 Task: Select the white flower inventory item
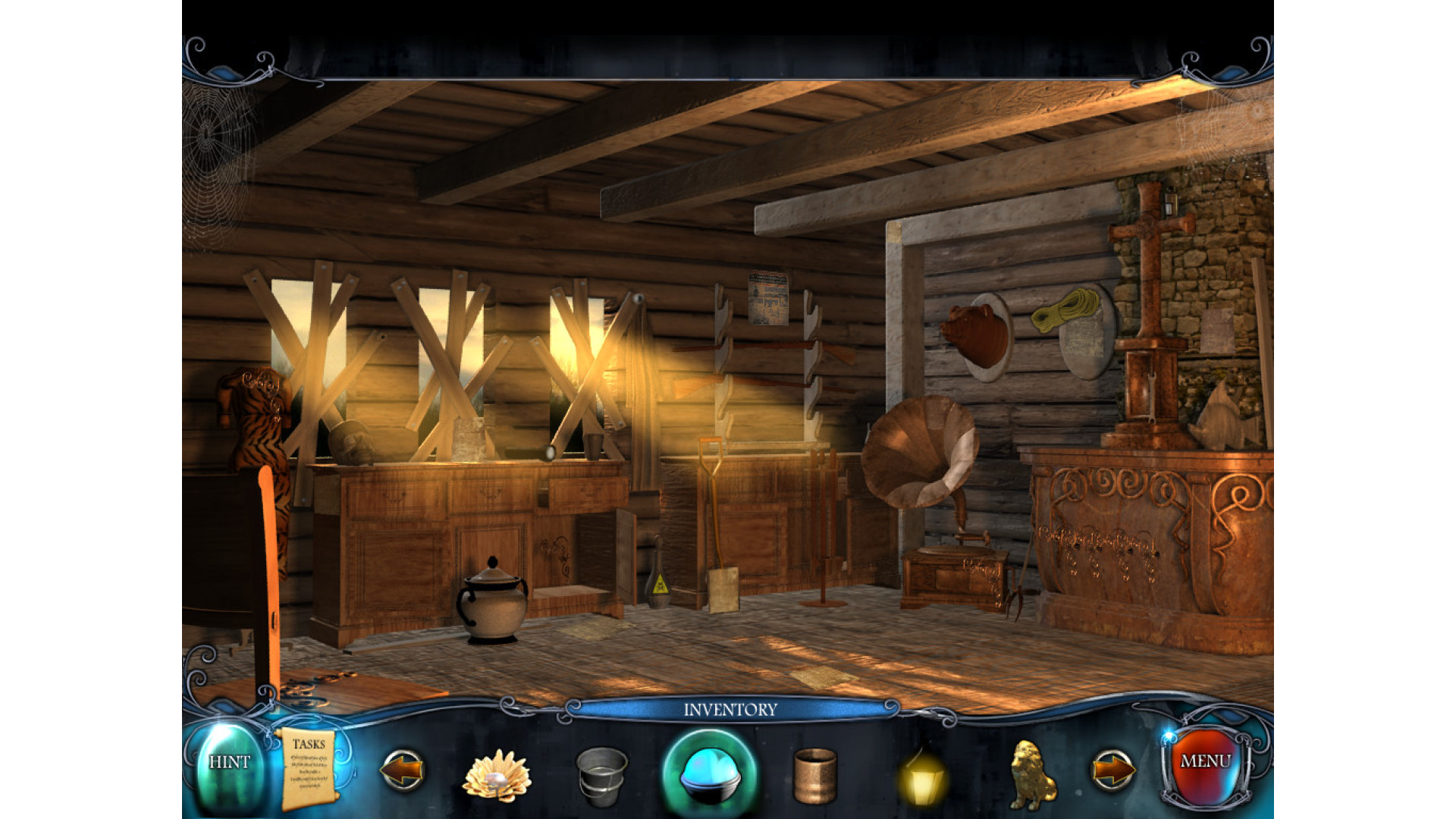[x=497, y=775]
